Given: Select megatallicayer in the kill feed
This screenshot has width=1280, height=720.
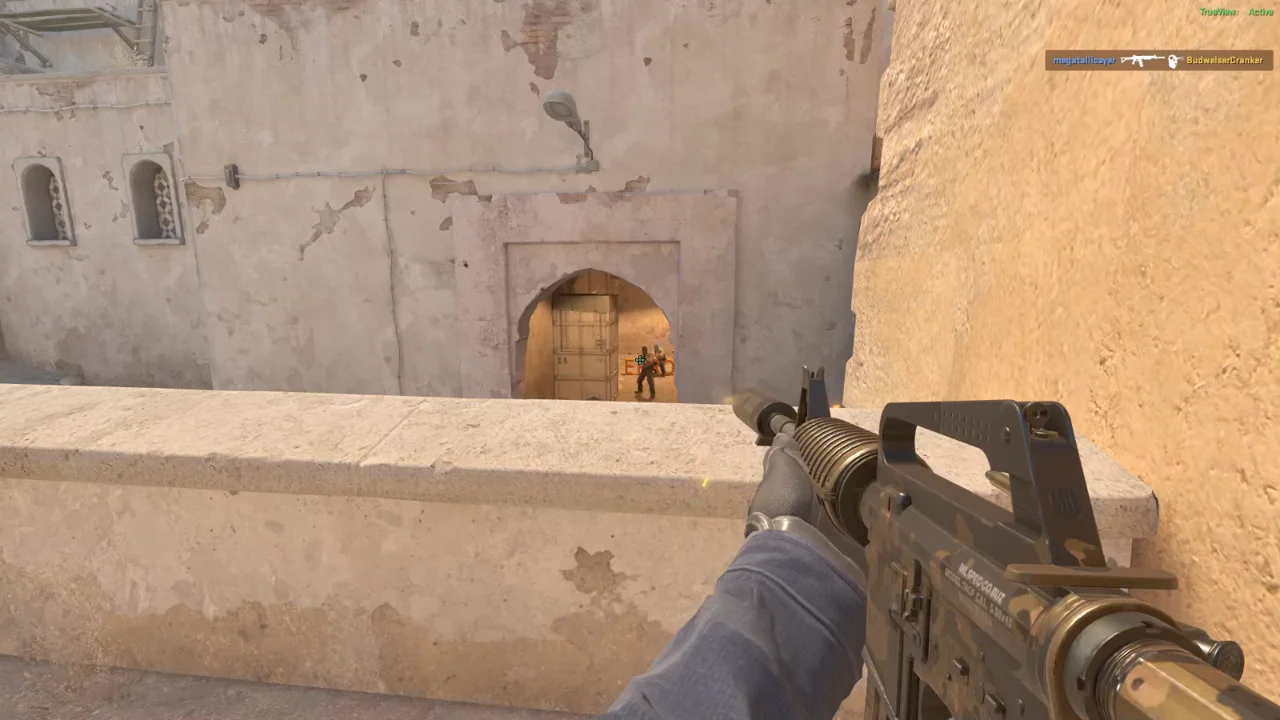Looking at the screenshot, I should pyautogui.click(x=1085, y=59).
